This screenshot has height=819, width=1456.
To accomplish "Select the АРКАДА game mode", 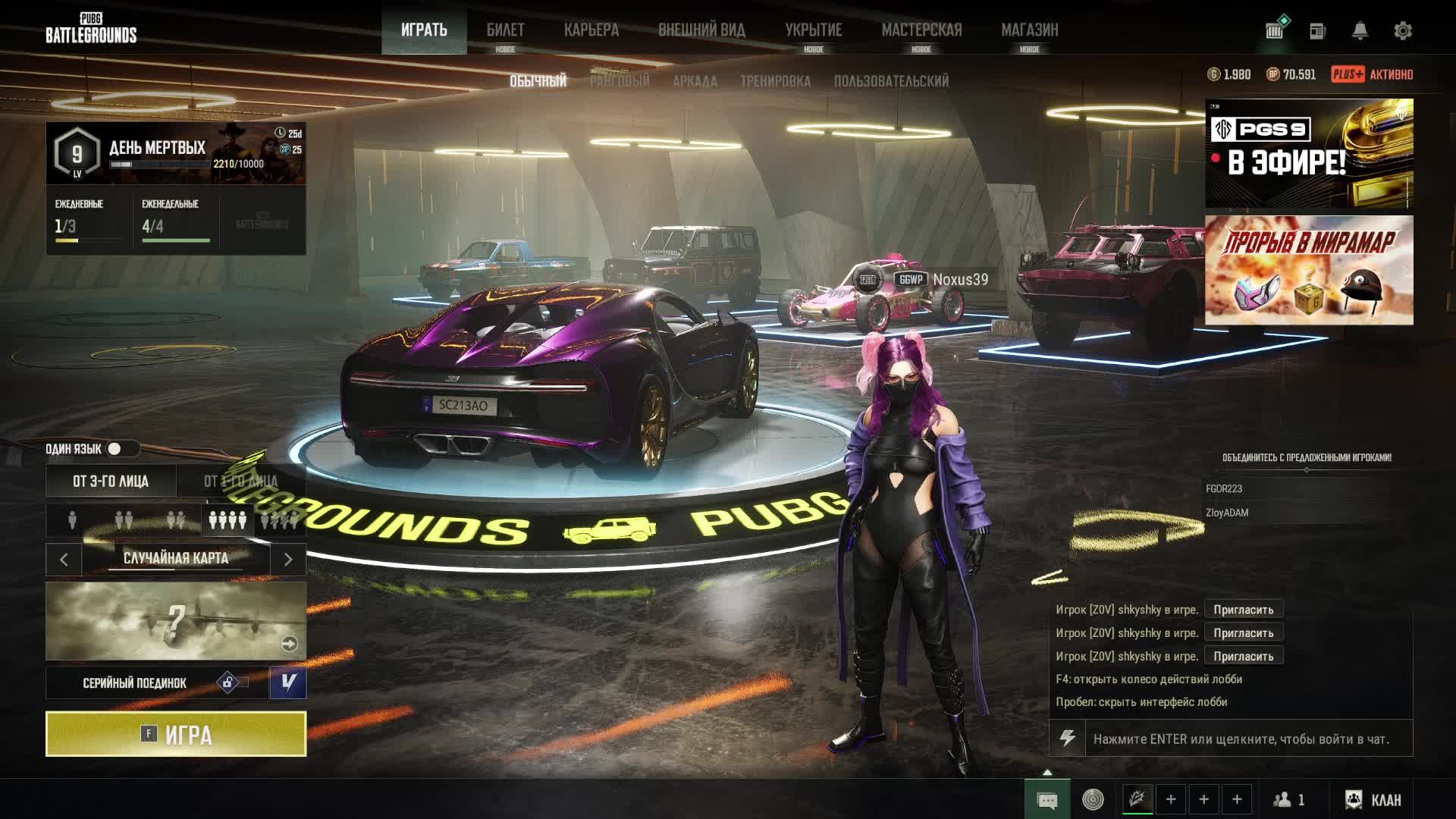I will 695,81.
